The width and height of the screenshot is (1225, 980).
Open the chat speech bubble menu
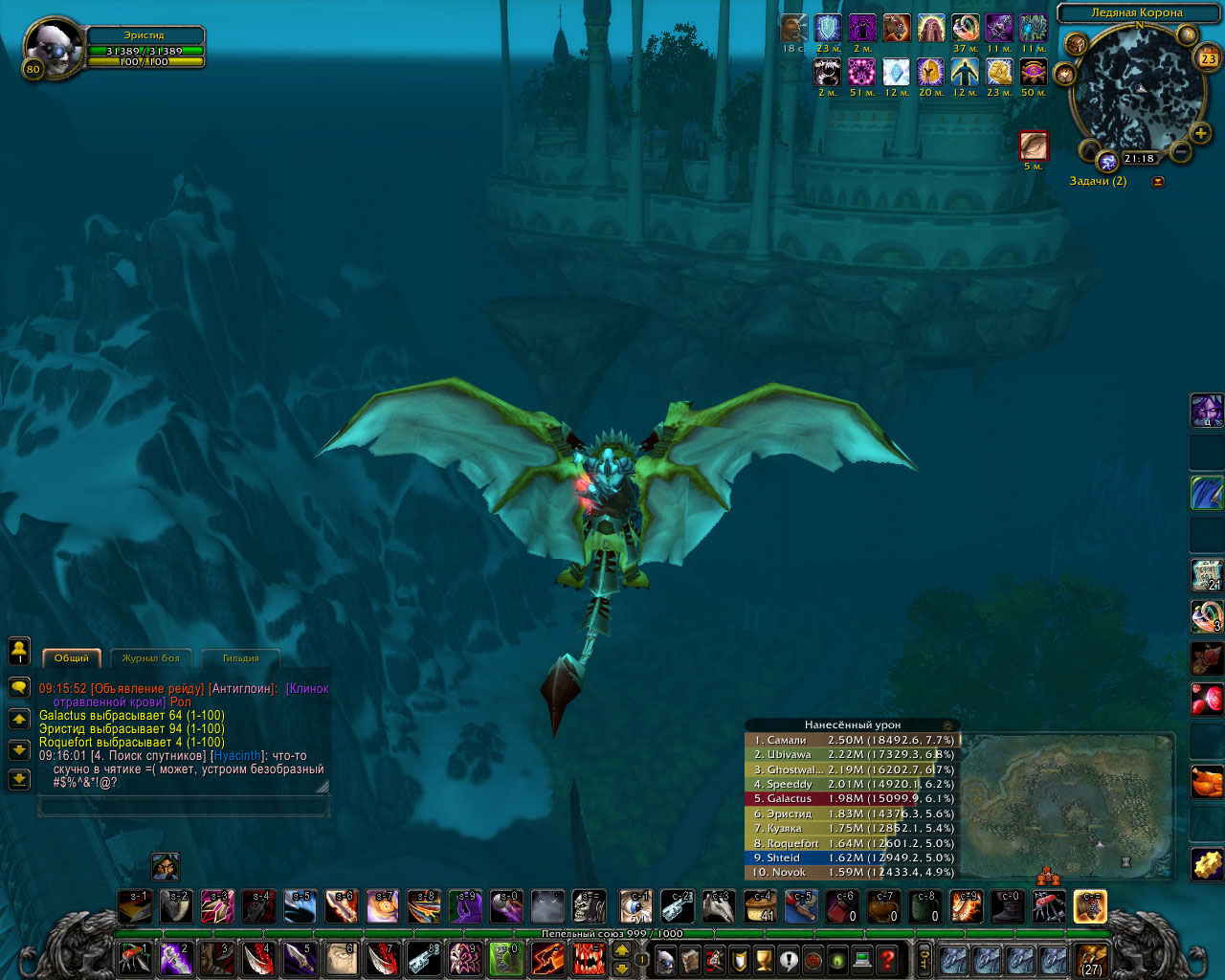click(x=19, y=687)
